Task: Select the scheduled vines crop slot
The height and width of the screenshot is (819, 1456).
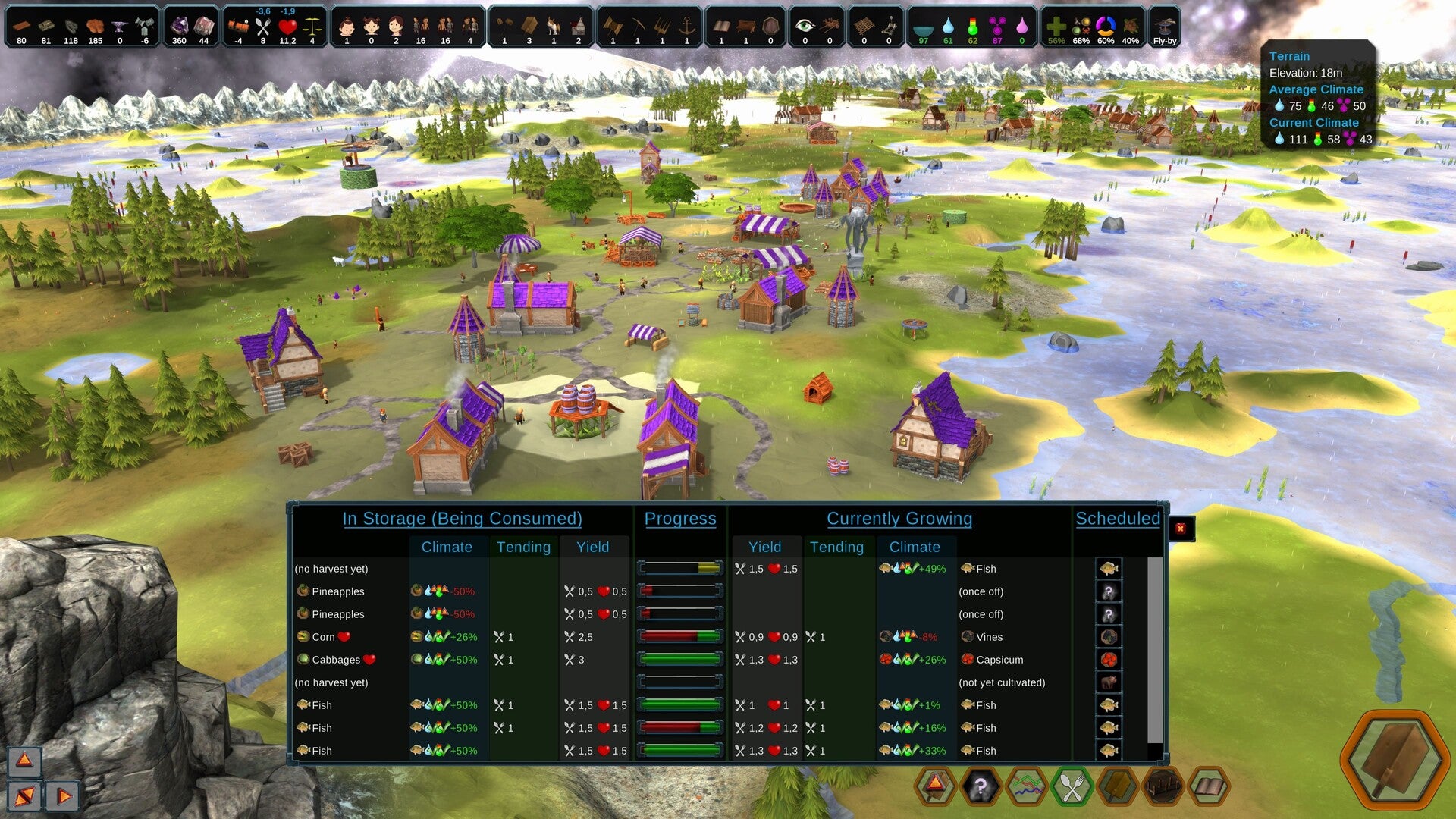Action: pyautogui.click(x=1109, y=637)
